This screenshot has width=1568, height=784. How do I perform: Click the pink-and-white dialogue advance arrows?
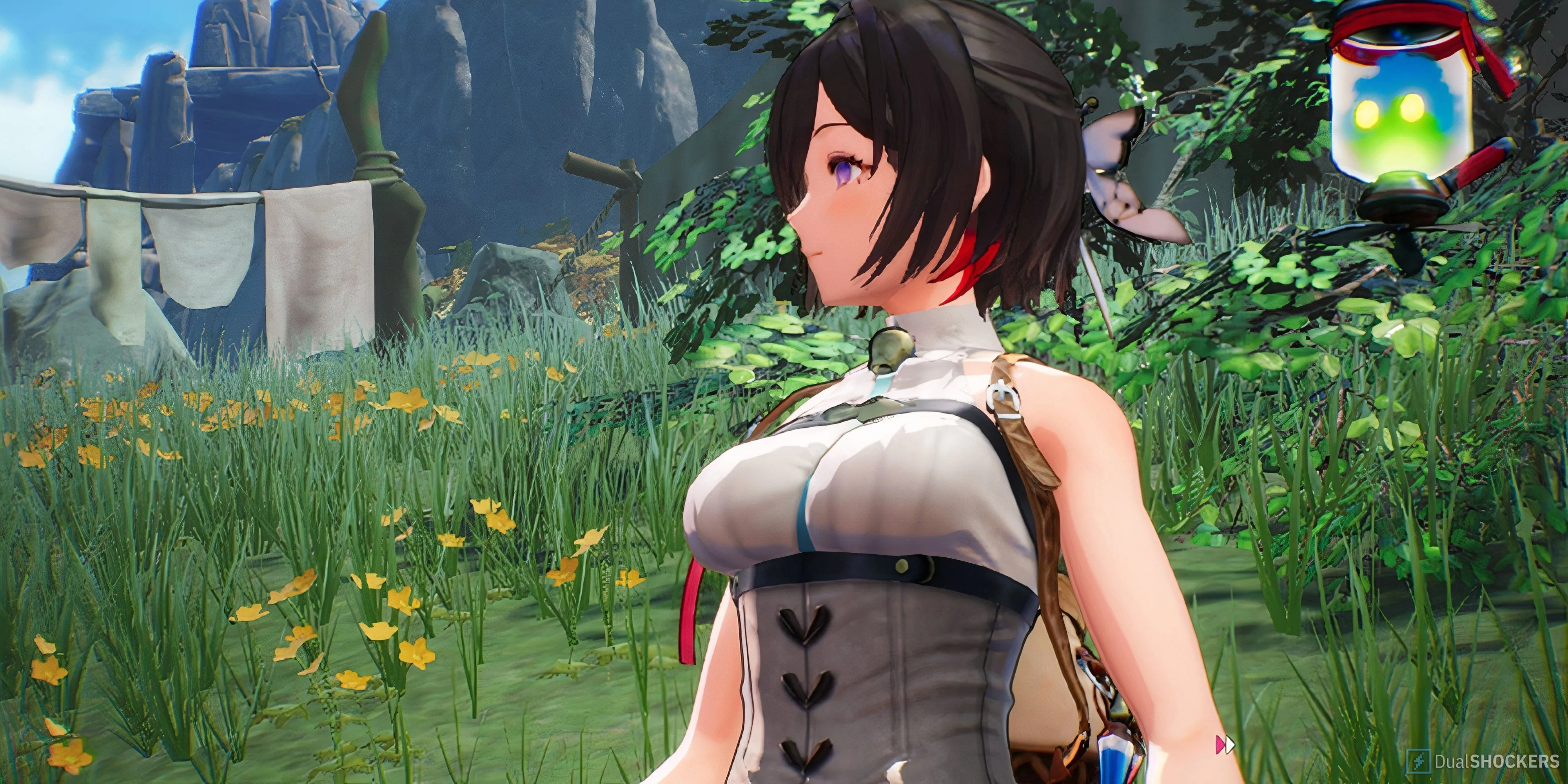click(x=1225, y=744)
